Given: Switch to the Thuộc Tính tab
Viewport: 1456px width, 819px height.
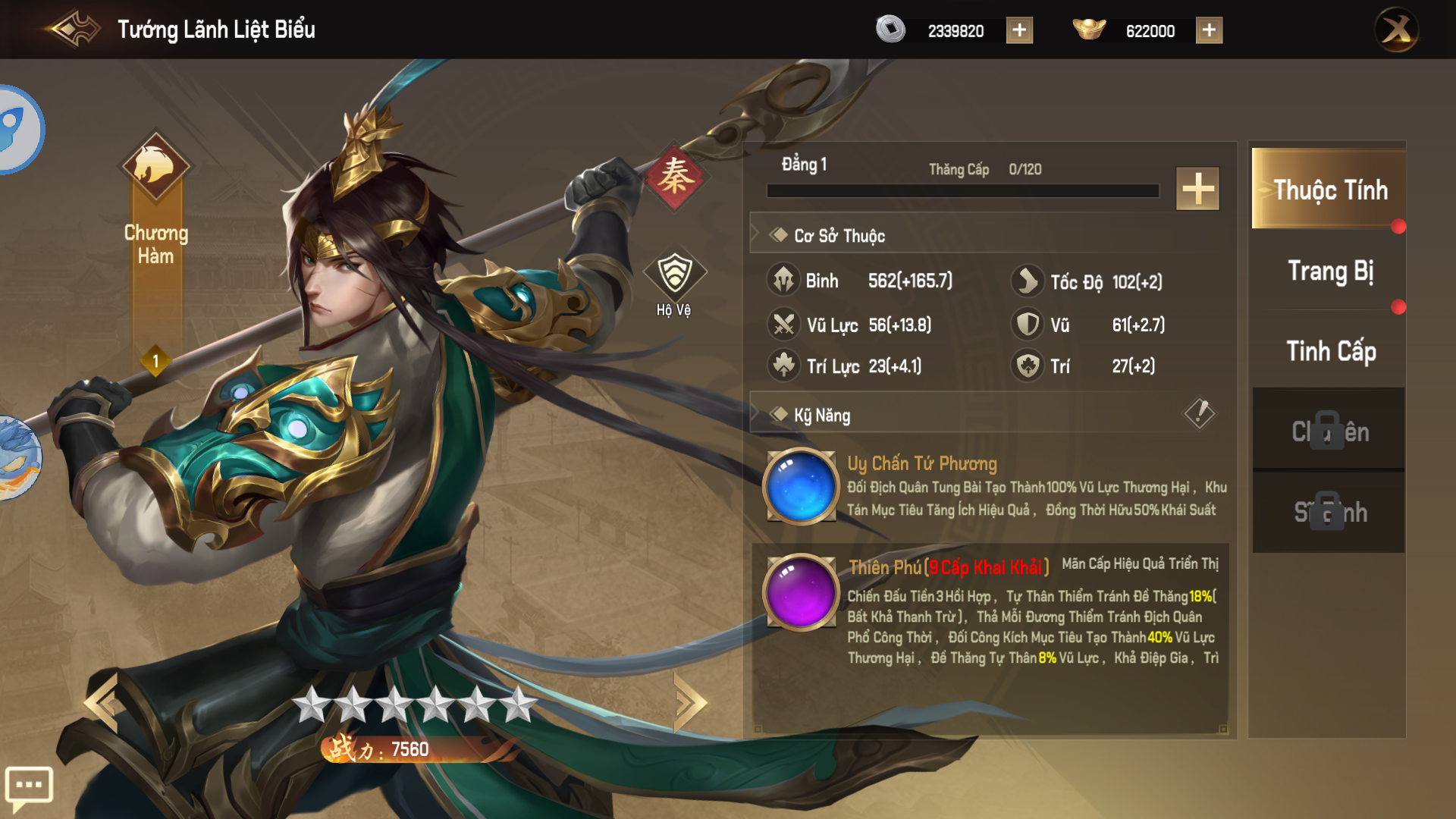Looking at the screenshot, I should coord(1329,189).
